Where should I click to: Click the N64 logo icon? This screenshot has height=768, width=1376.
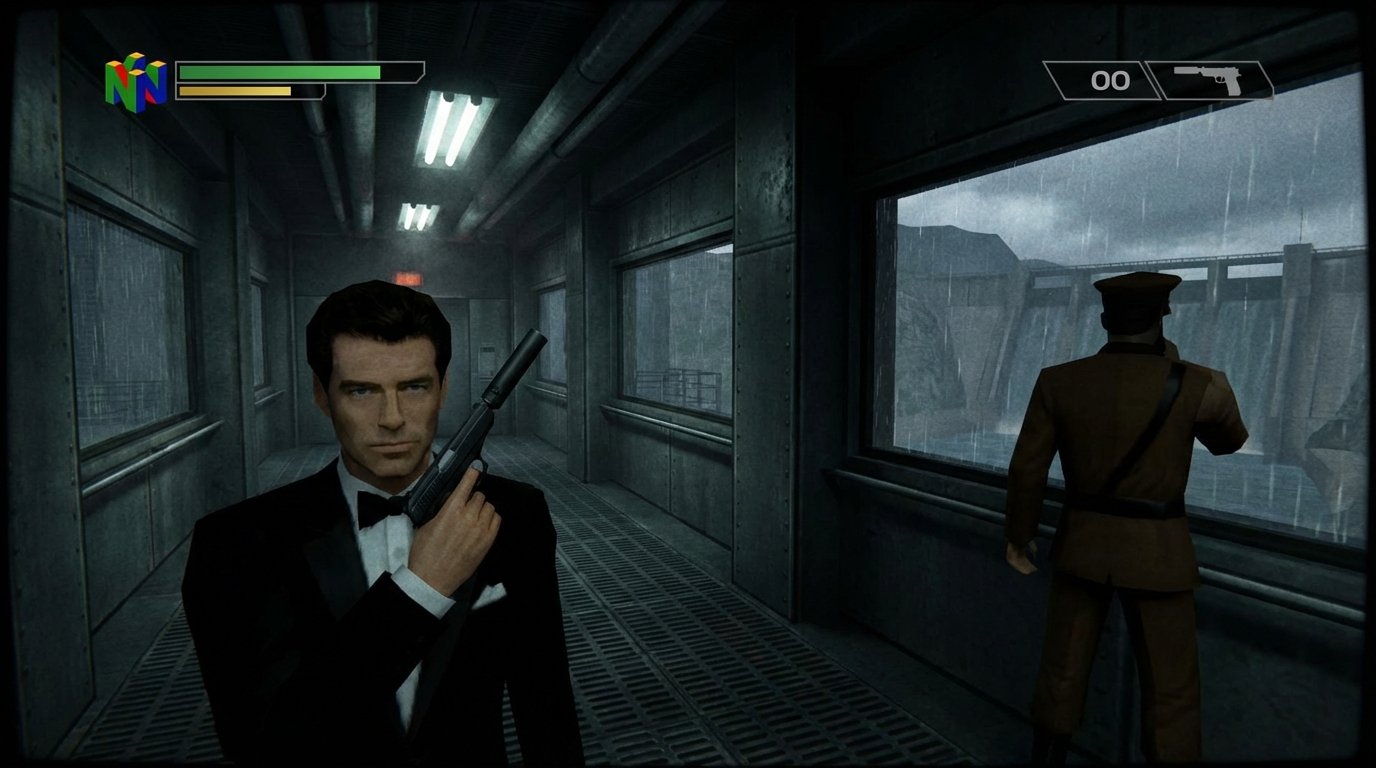point(140,78)
